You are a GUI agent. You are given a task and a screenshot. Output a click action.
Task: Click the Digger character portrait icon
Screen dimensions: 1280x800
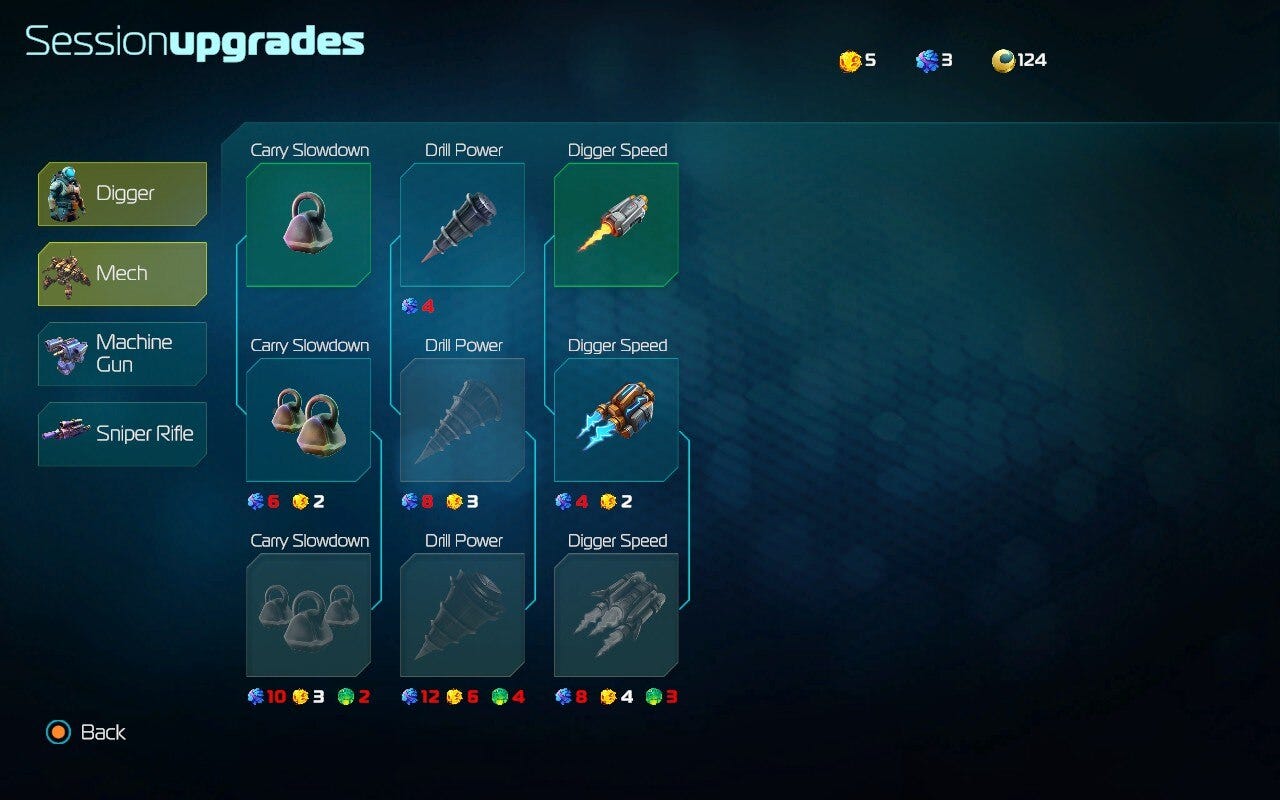(x=66, y=193)
